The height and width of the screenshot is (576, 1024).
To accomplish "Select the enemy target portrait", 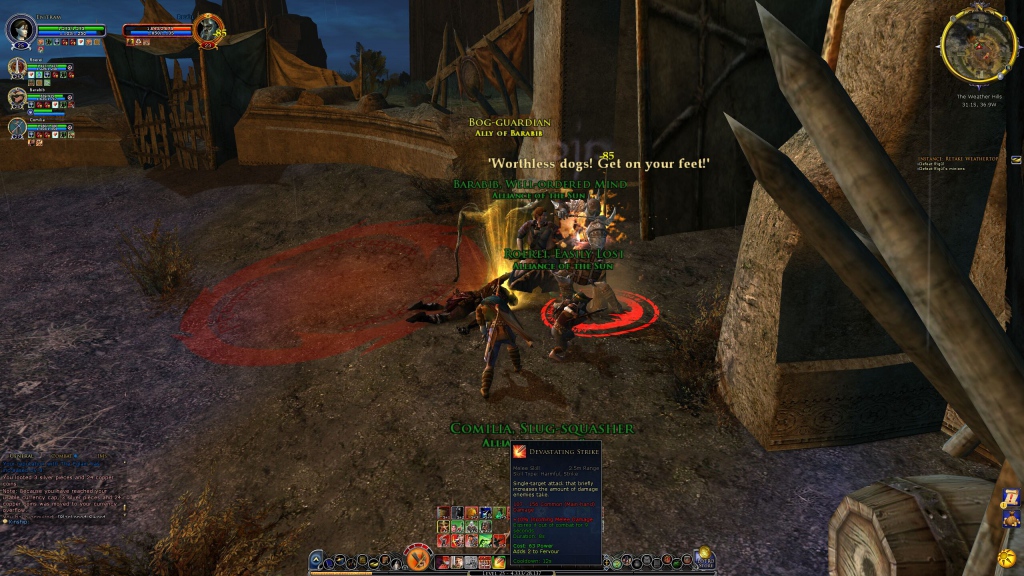I will click(x=209, y=28).
